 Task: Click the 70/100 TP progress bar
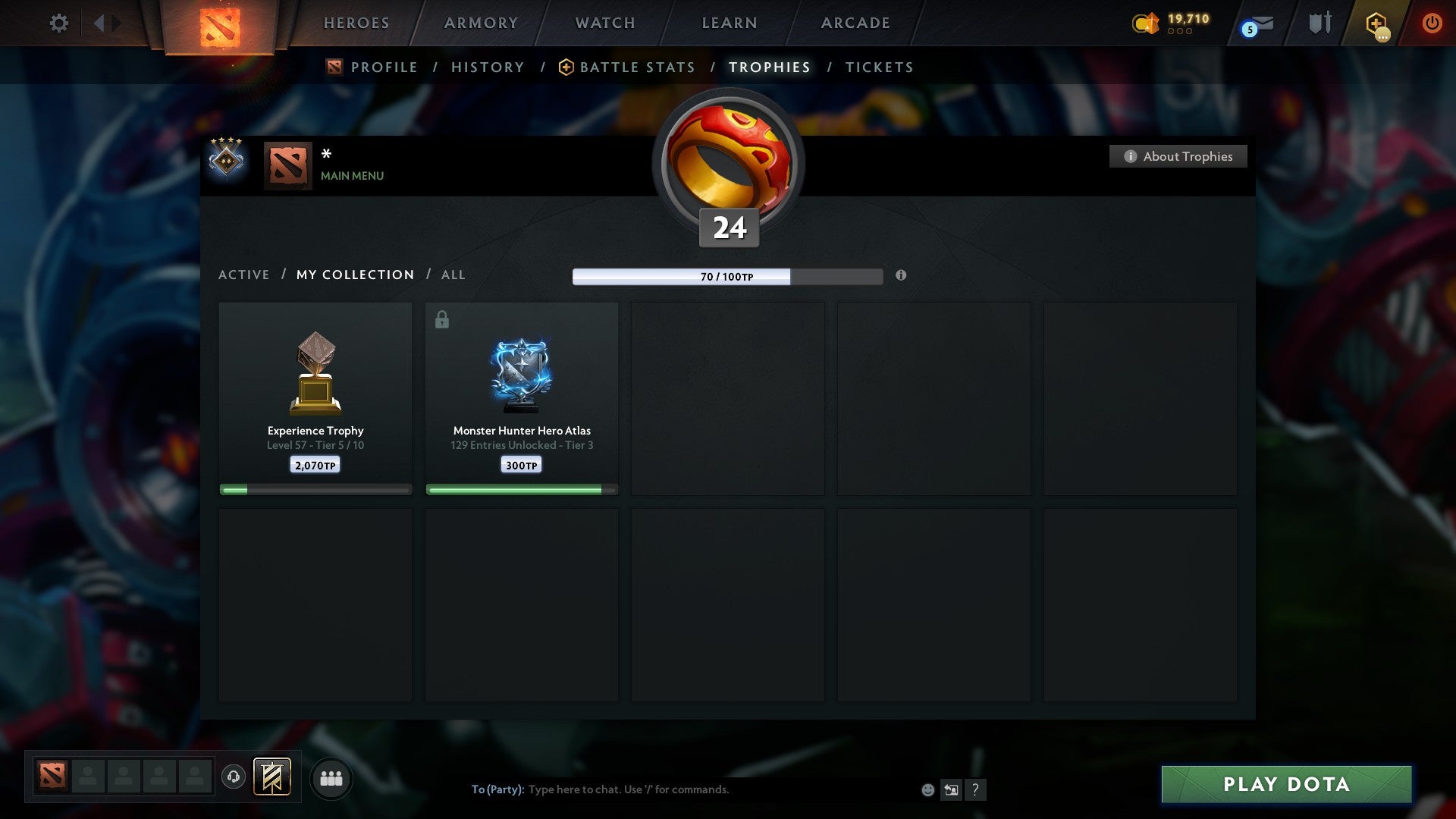click(x=726, y=277)
